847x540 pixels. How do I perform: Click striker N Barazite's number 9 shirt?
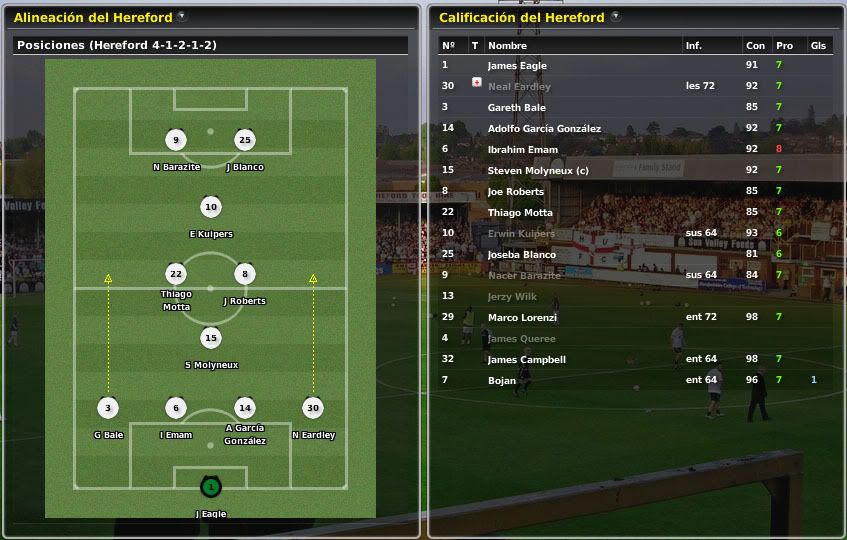pyautogui.click(x=176, y=140)
